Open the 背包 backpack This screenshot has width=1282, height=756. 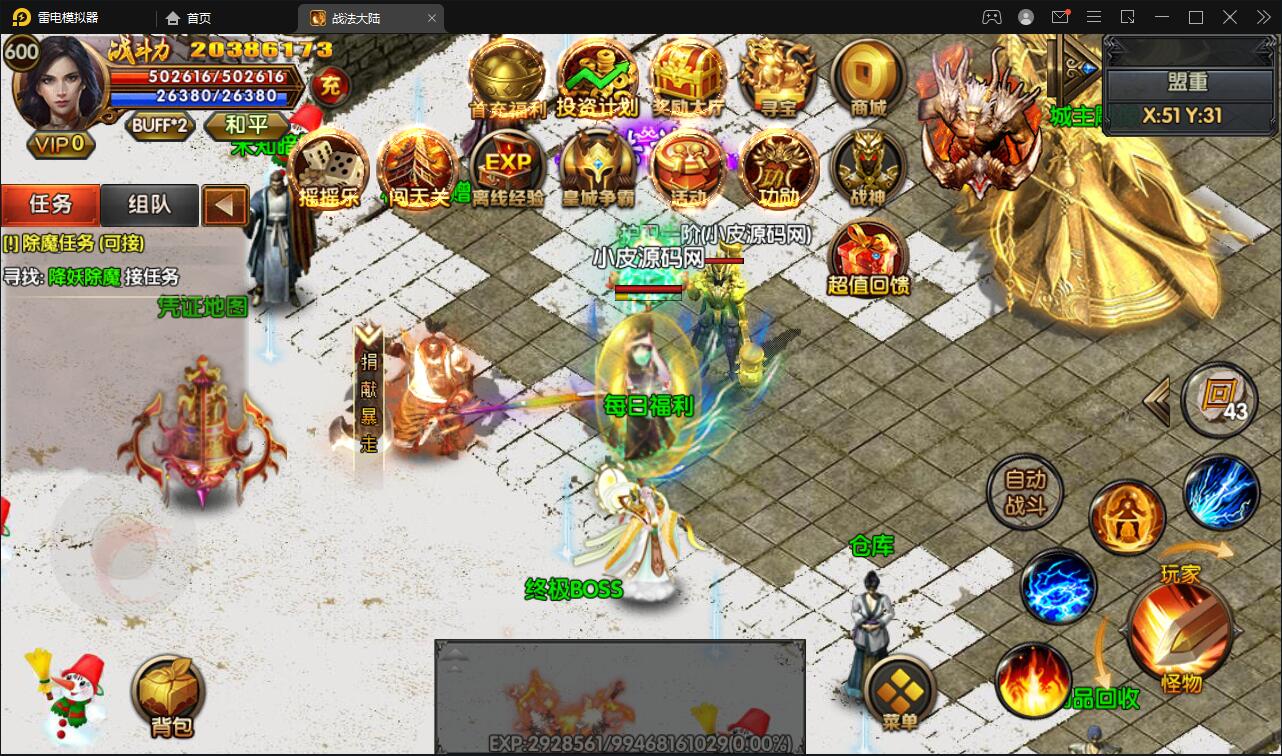[168, 693]
